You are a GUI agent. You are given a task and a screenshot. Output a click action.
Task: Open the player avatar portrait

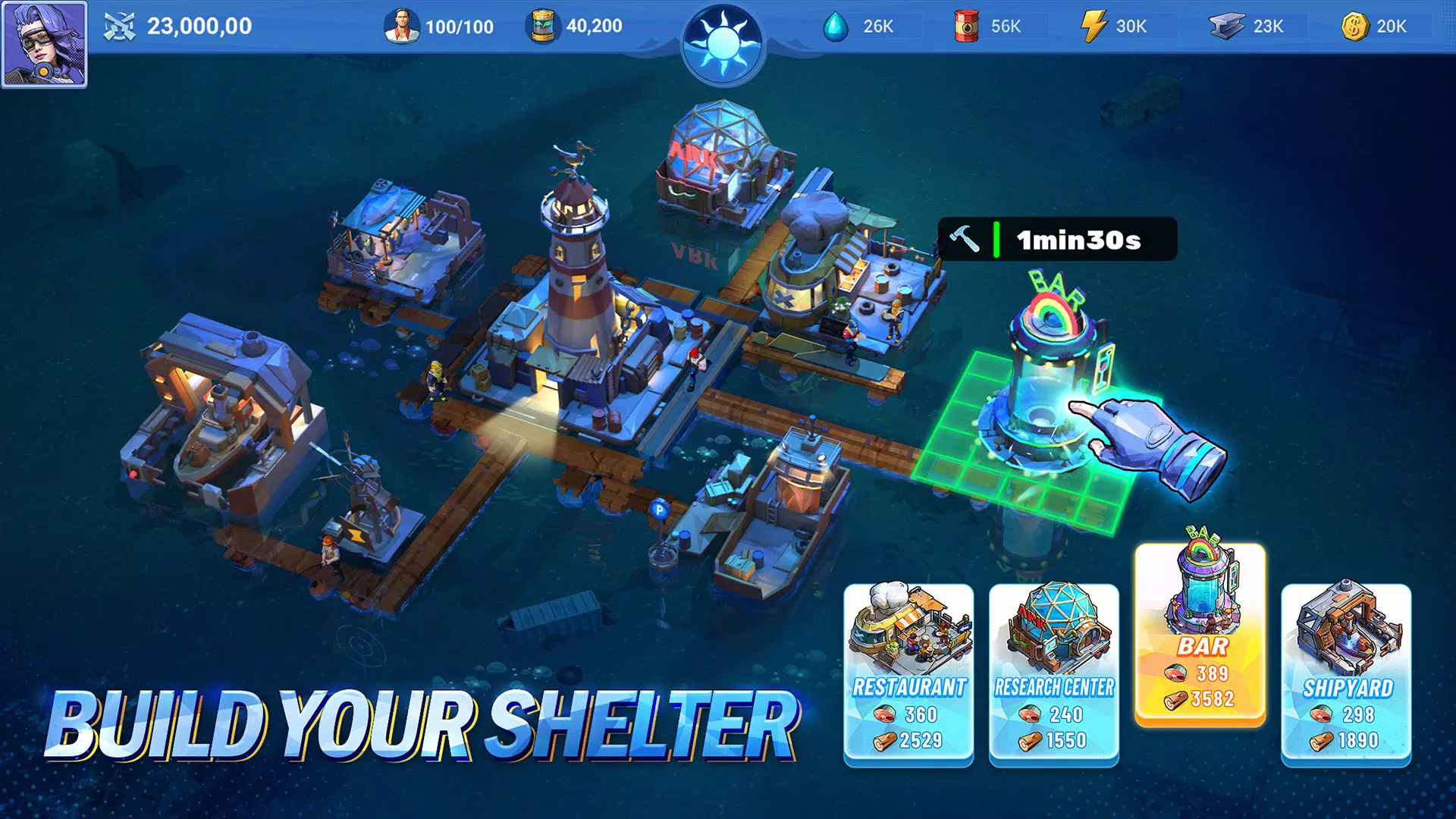[x=45, y=45]
